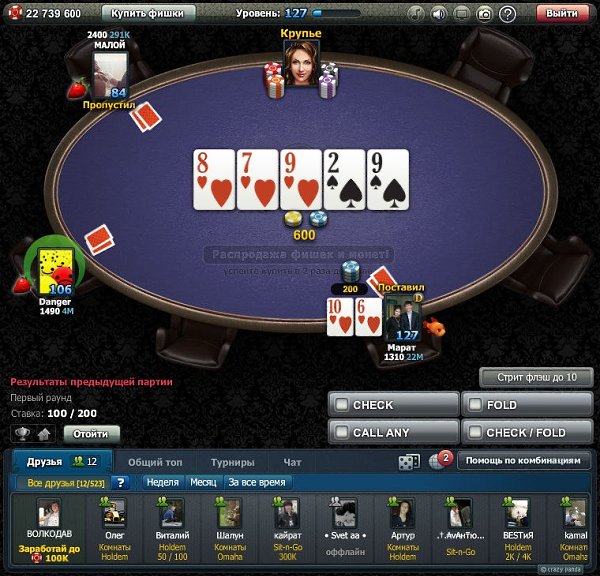This screenshot has height=576, width=600.
Task: Mute sound with the speaker icon
Action: coord(438,14)
